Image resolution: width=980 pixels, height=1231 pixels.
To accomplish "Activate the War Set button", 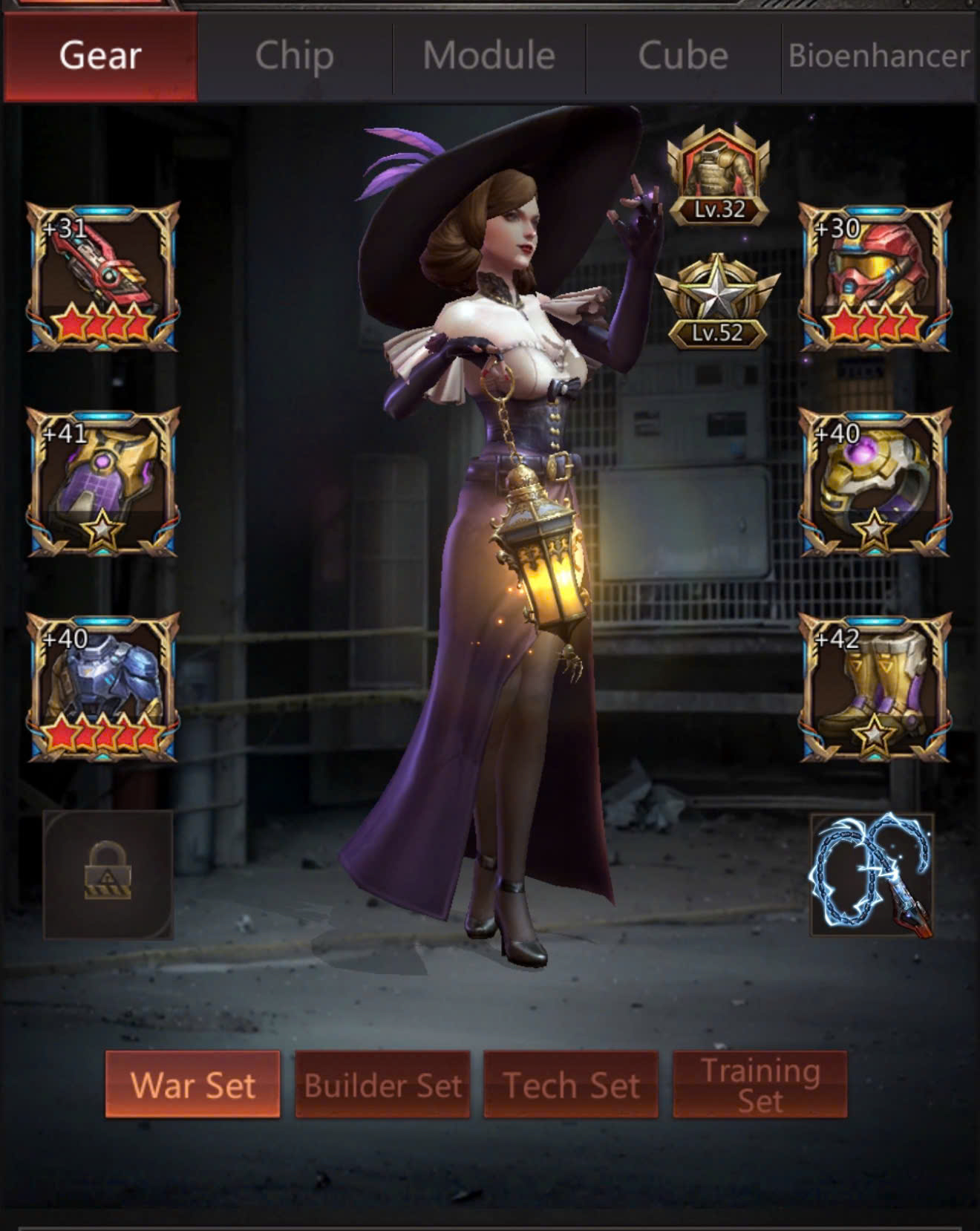I will pos(192,1085).
